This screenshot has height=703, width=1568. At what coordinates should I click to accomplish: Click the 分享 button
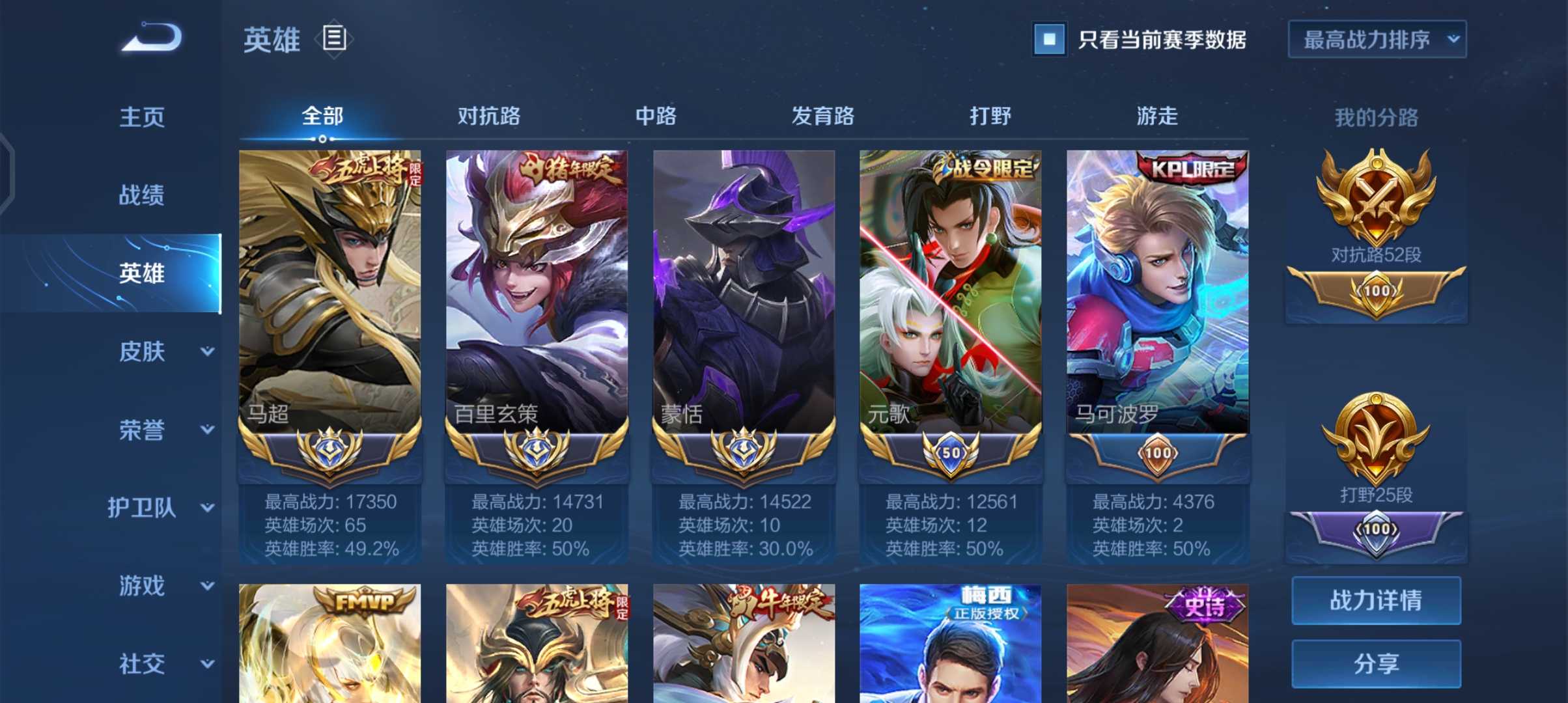tap(1376, 663)
